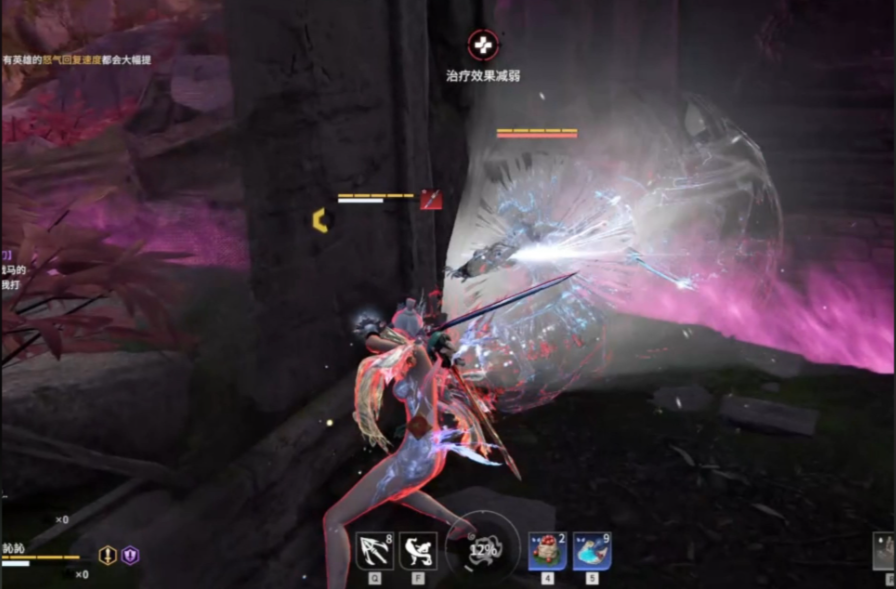
Task: Click the red weapon icon beside the enemy health bar
Action: point(431,199)
